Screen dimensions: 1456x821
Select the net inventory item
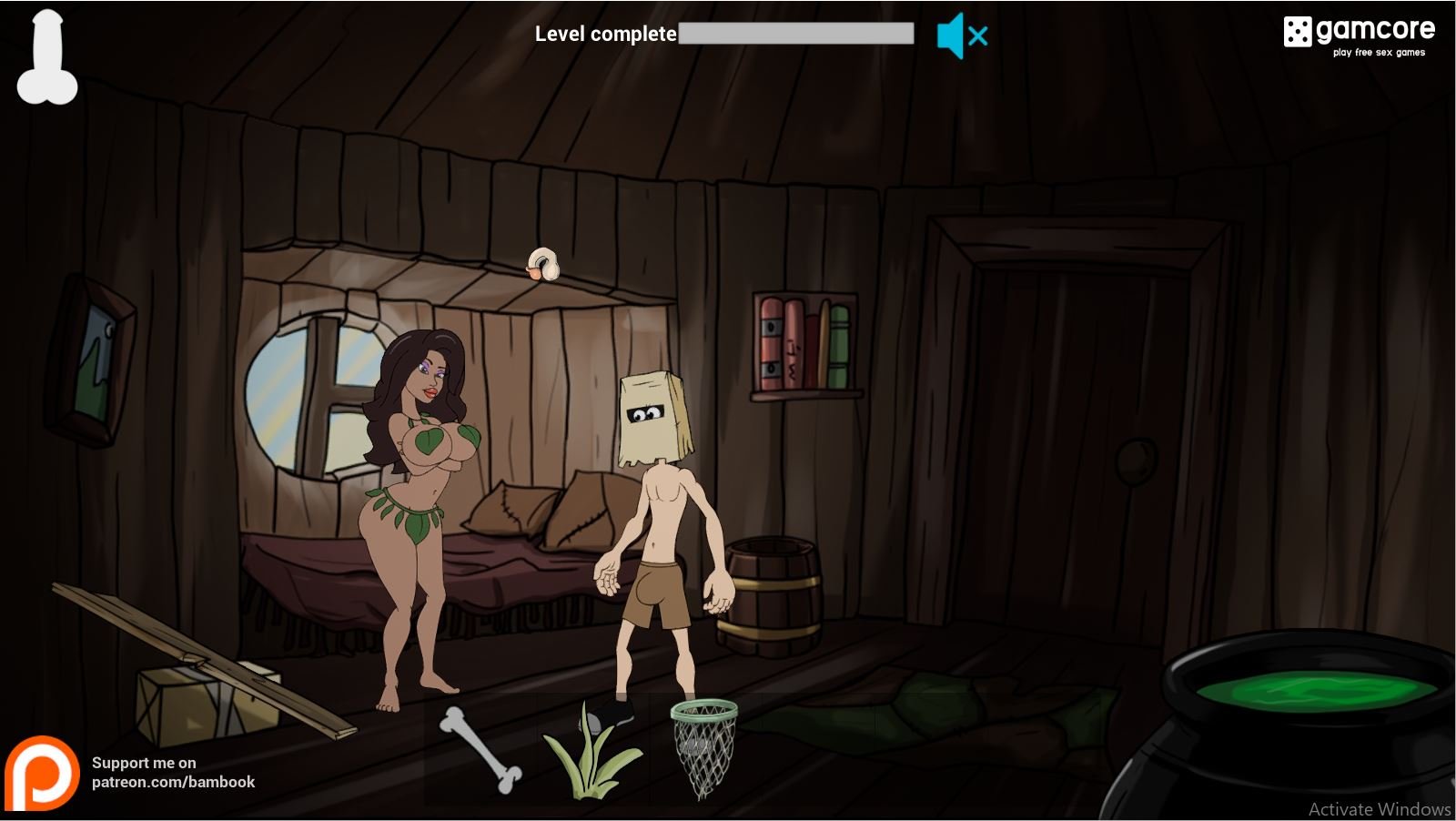pos(703,746)
